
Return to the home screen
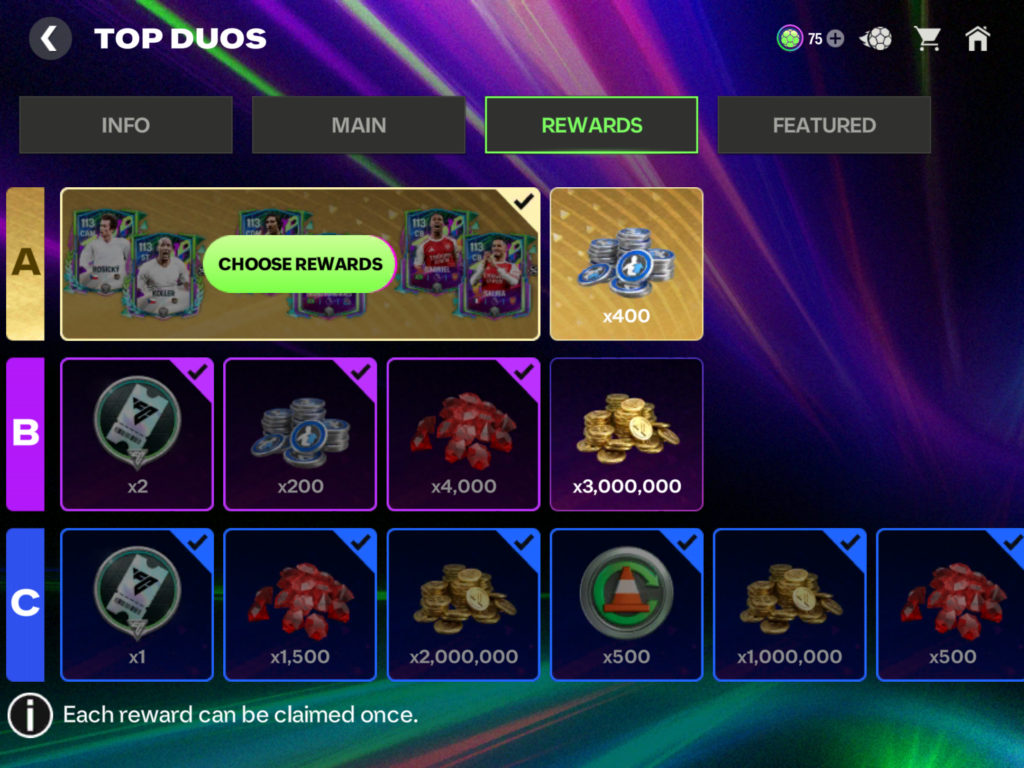(977, 39)
